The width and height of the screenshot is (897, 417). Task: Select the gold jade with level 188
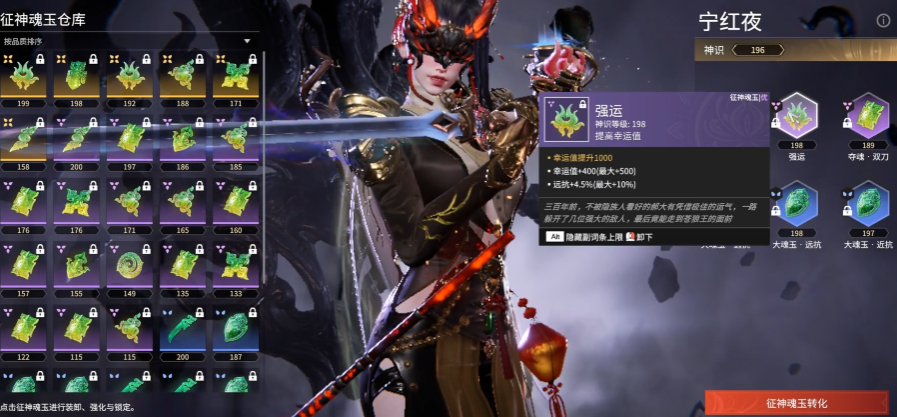pos(182,78)
